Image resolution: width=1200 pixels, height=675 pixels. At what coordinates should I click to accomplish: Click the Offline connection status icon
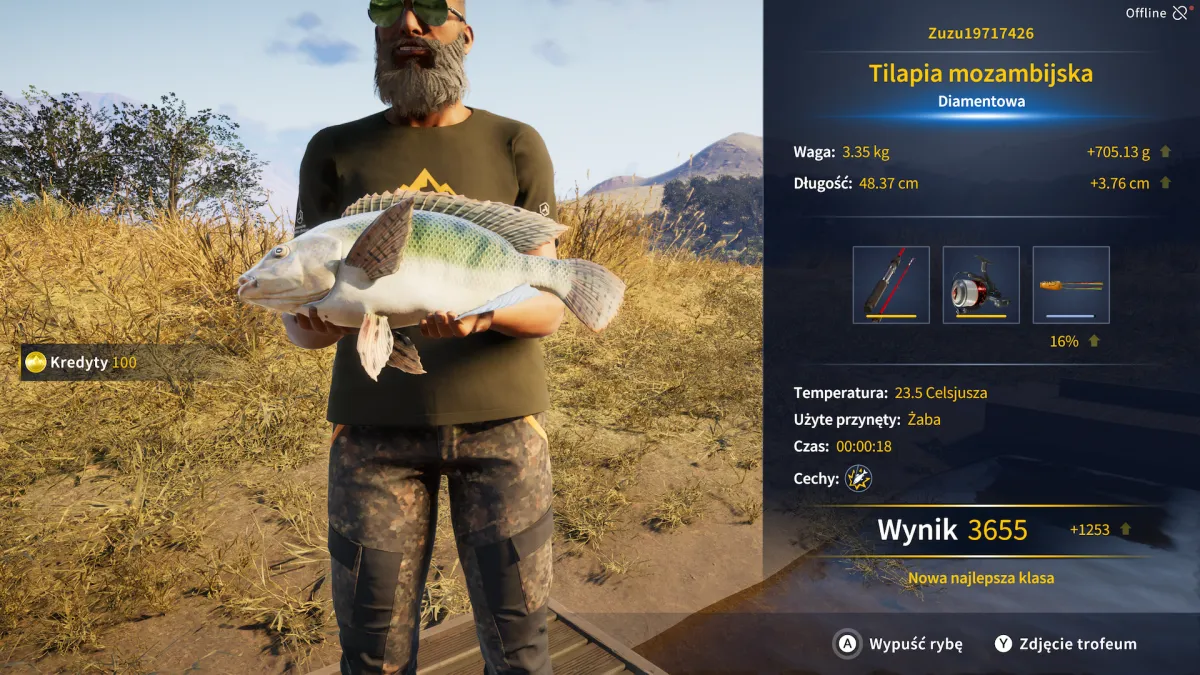click(x=1181, y=13)
